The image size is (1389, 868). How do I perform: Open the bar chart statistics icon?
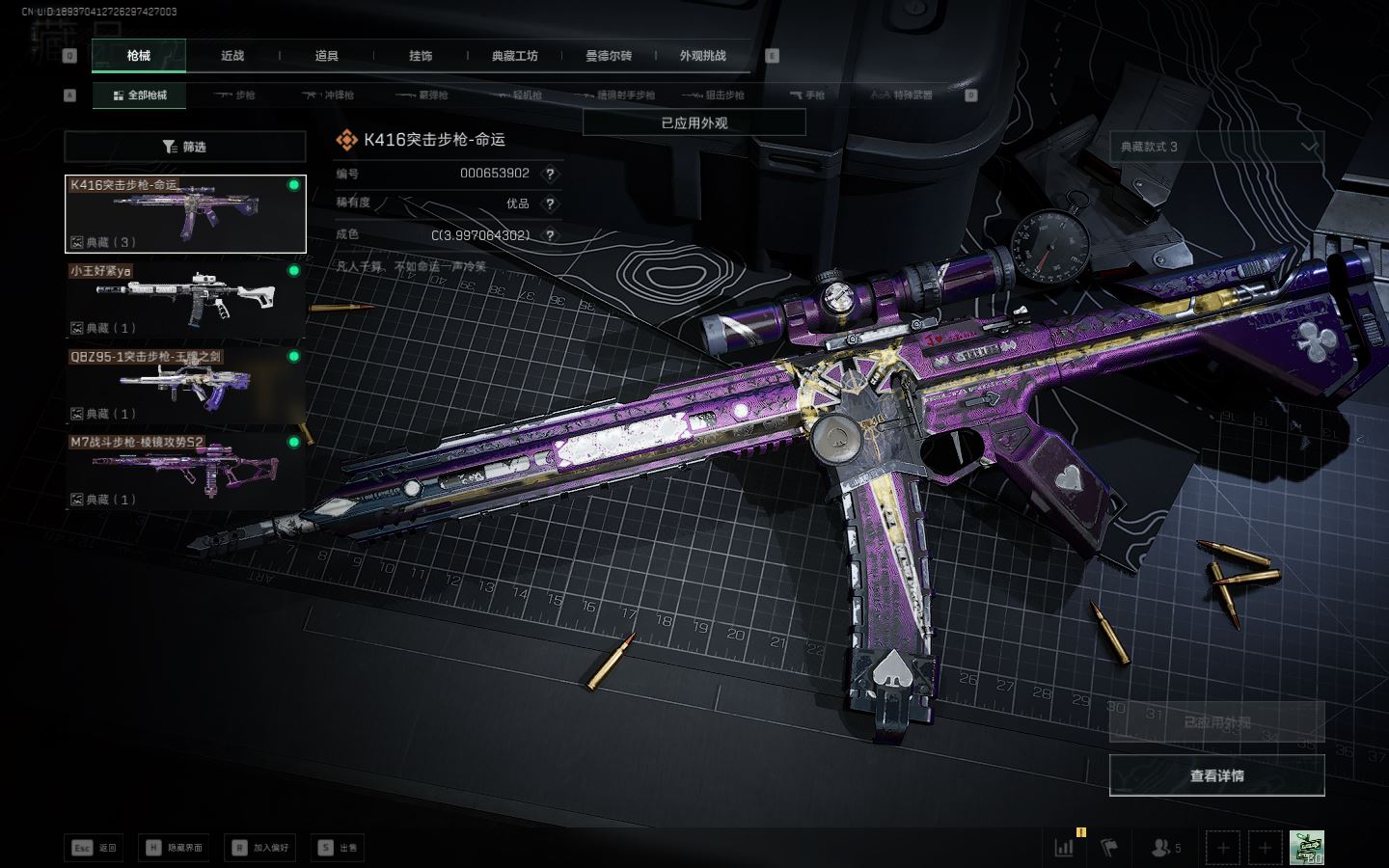(x=1065, y=848)
